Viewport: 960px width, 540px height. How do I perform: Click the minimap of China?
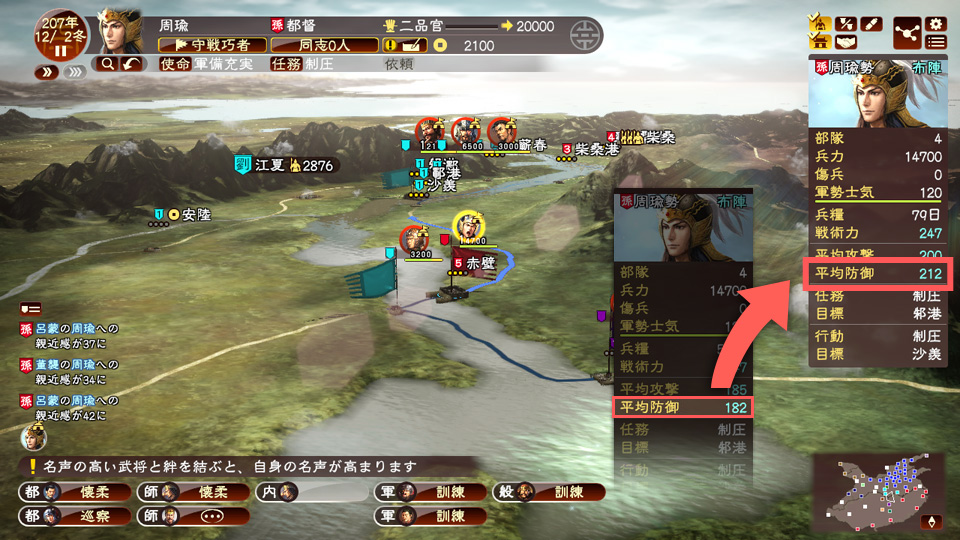pos(879,492)
